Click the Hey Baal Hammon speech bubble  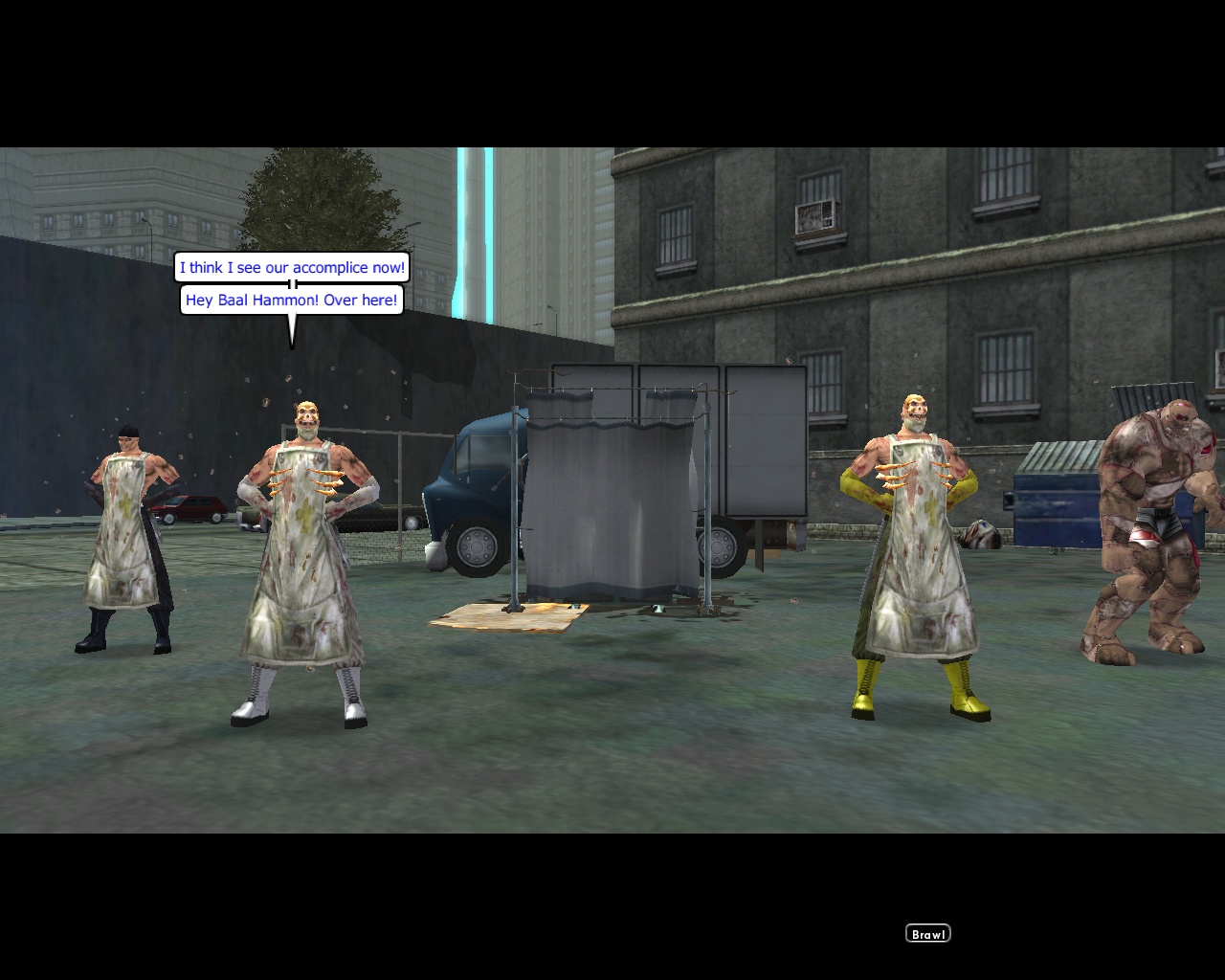tap(292, 301)
